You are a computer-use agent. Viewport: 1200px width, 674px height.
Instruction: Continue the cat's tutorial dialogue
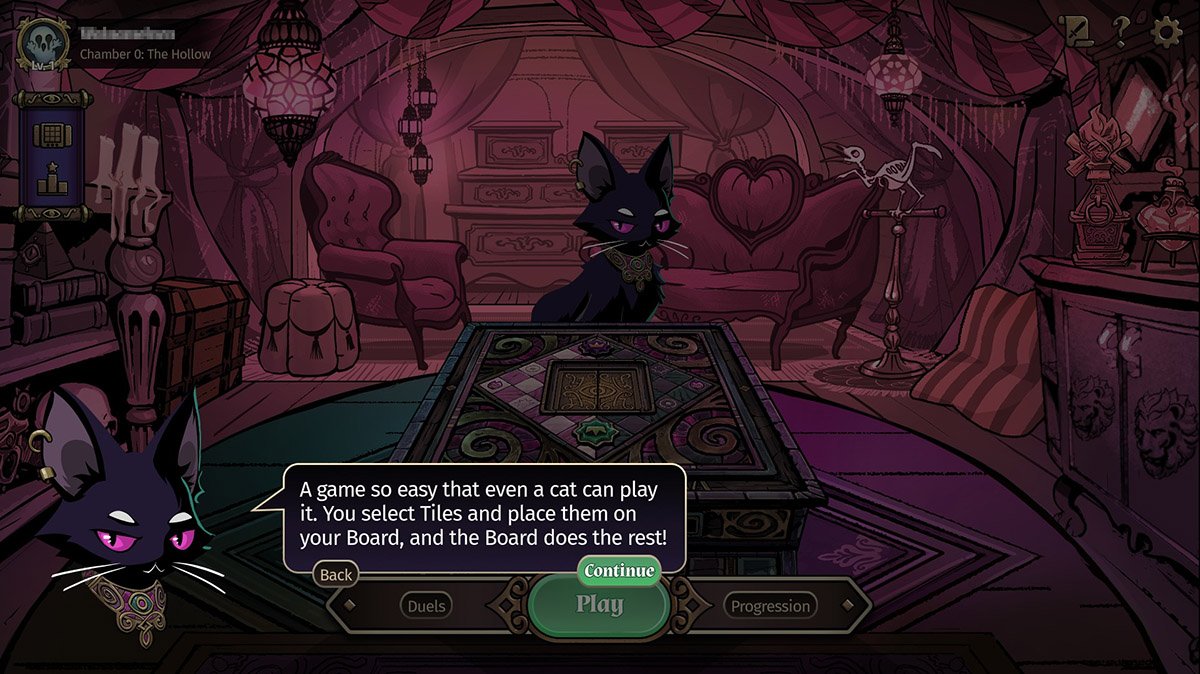click(619, 571)
